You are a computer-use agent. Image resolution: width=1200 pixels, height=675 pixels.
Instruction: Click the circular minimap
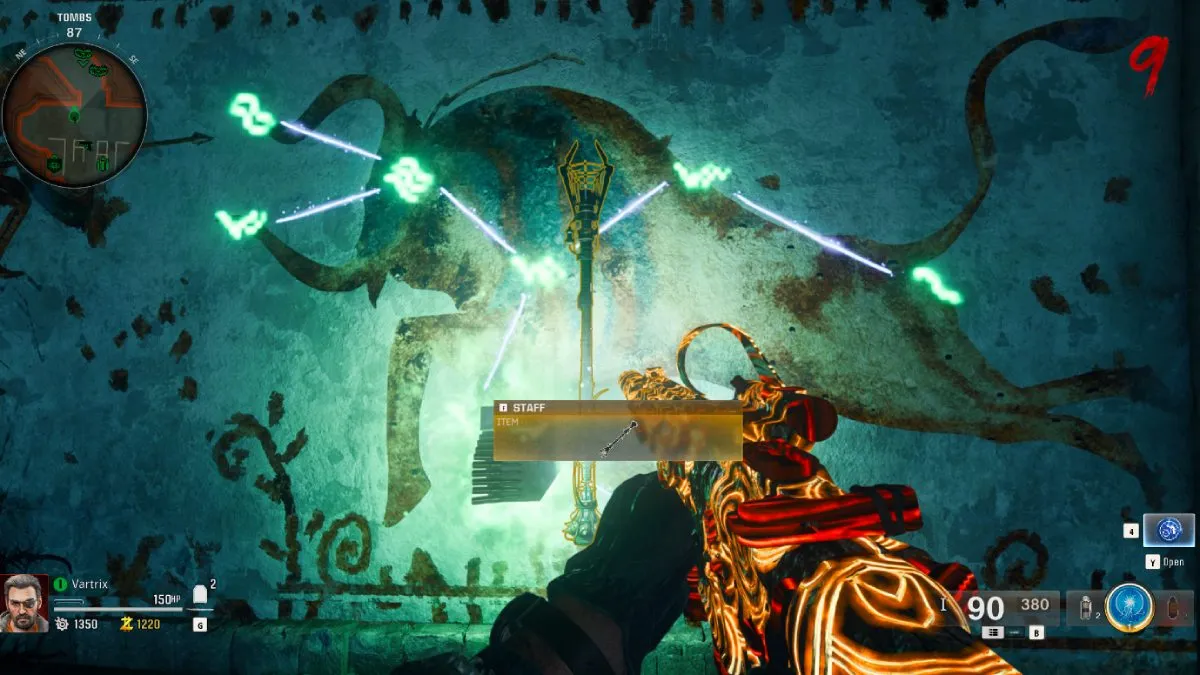click(75, 115)
